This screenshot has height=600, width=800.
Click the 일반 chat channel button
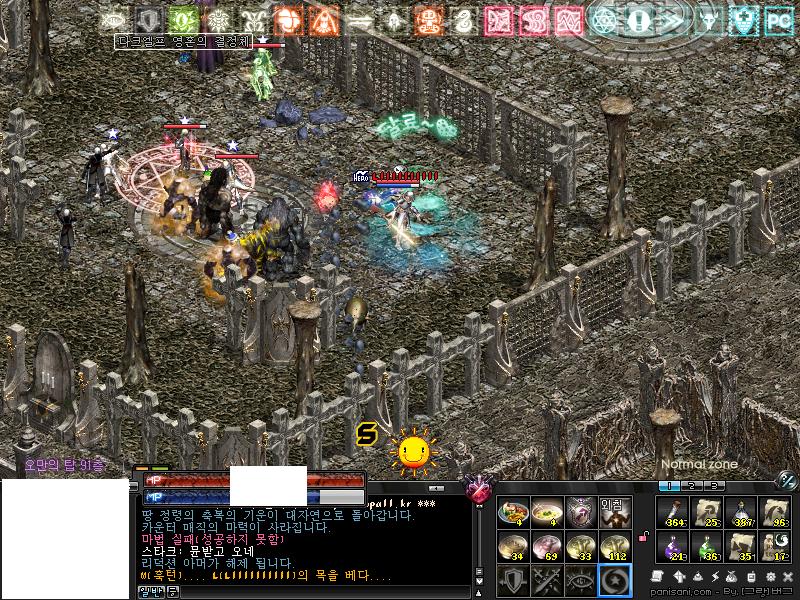tap(150, 592)
